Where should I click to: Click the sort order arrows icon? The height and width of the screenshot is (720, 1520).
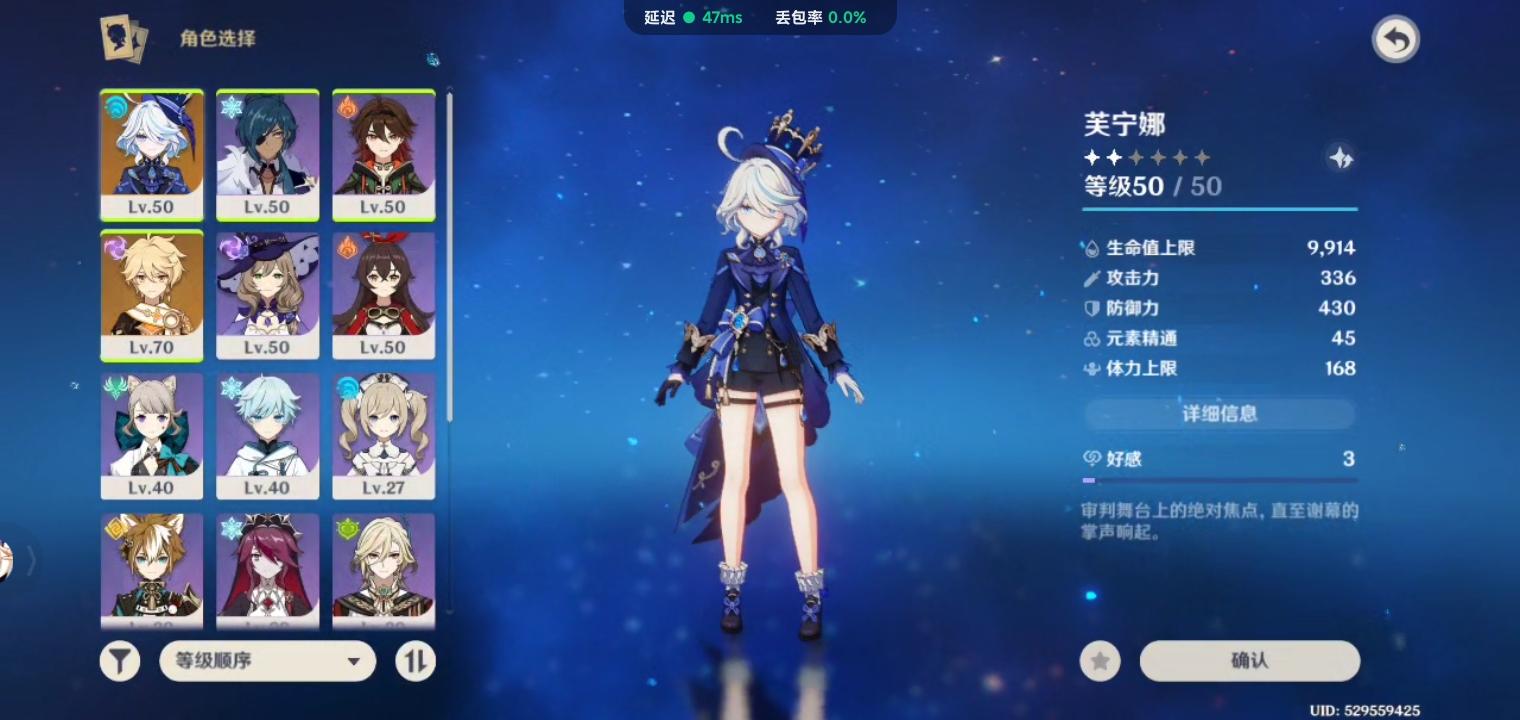click(415, 661)
